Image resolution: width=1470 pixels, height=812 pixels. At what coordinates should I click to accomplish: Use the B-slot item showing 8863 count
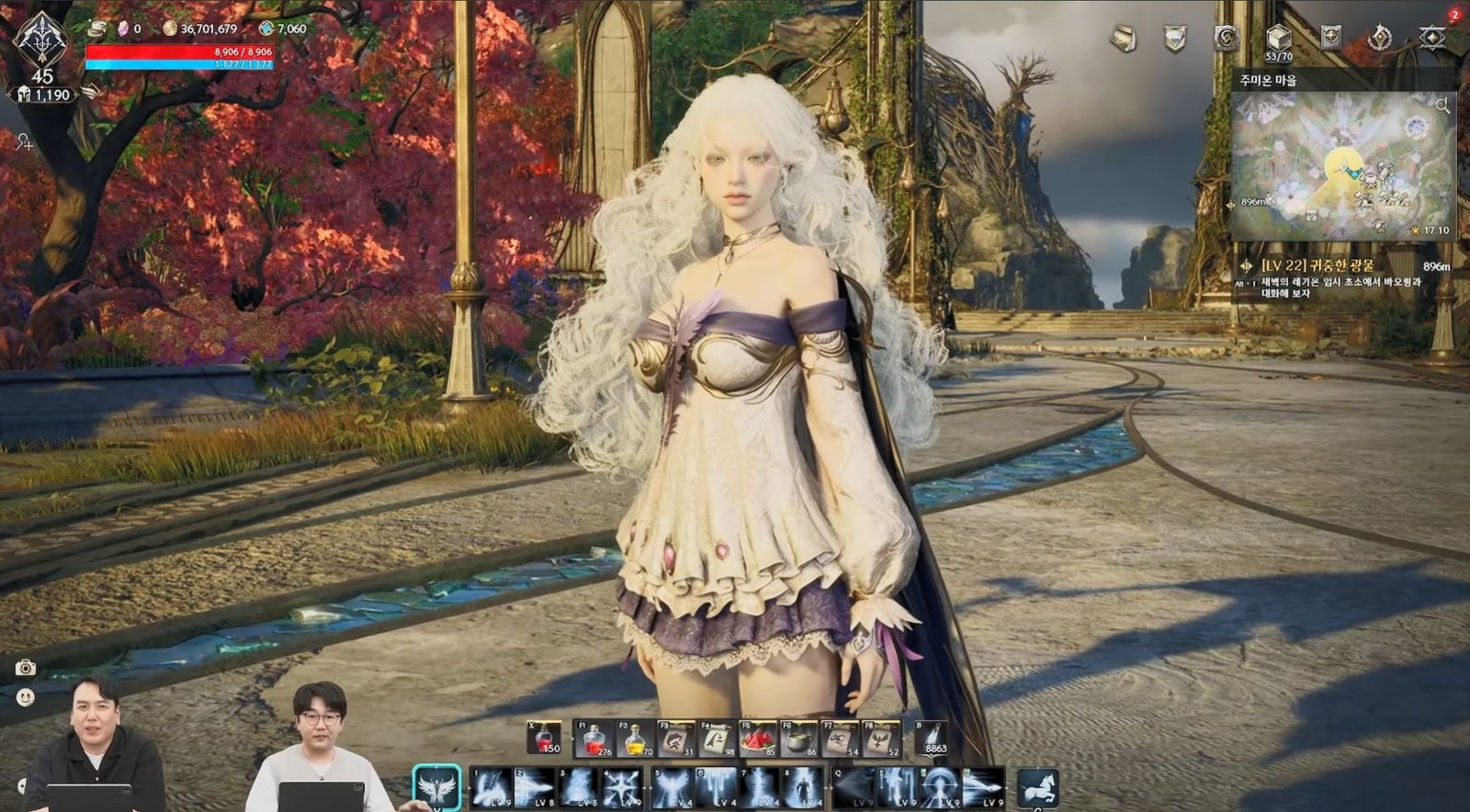tap(932, 737)
